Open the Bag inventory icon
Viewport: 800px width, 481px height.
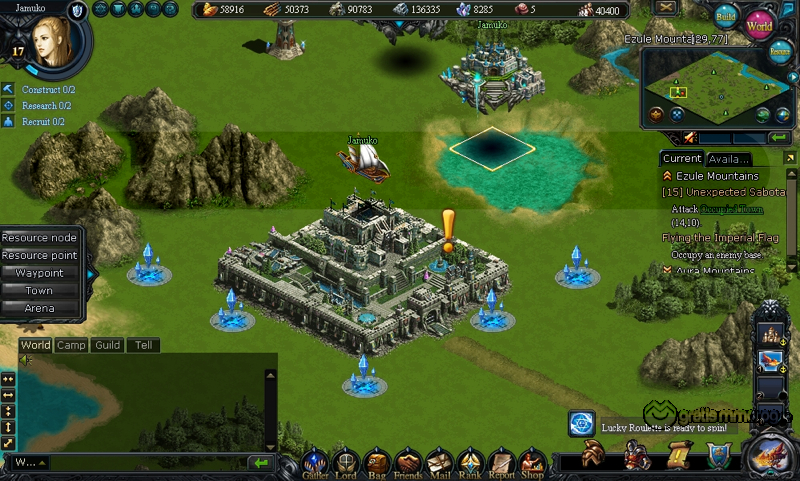click(376, 462)
